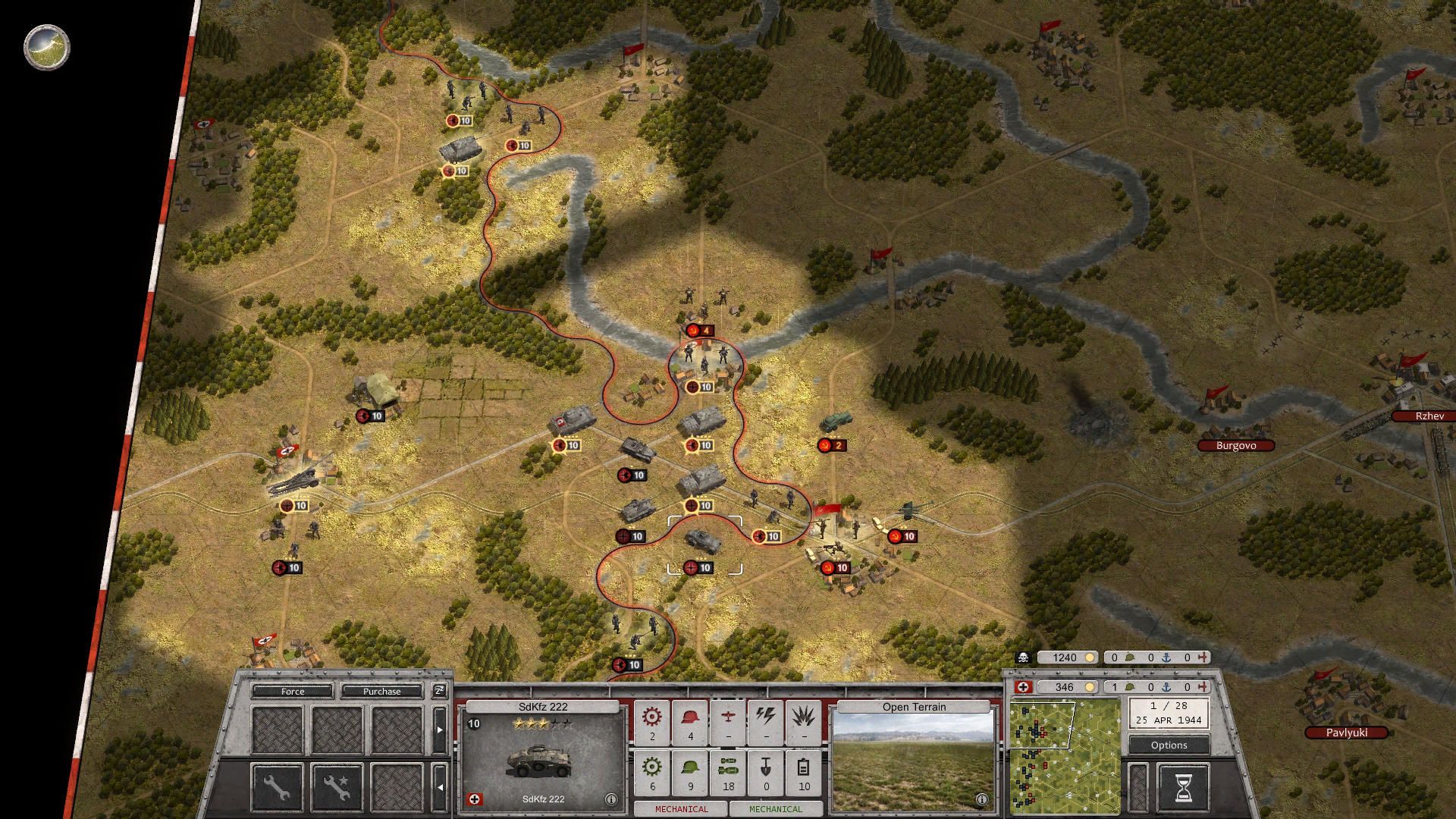Expand the unit list with the right arrow
Screen dimensions: 1456x819
click(440, 730)
